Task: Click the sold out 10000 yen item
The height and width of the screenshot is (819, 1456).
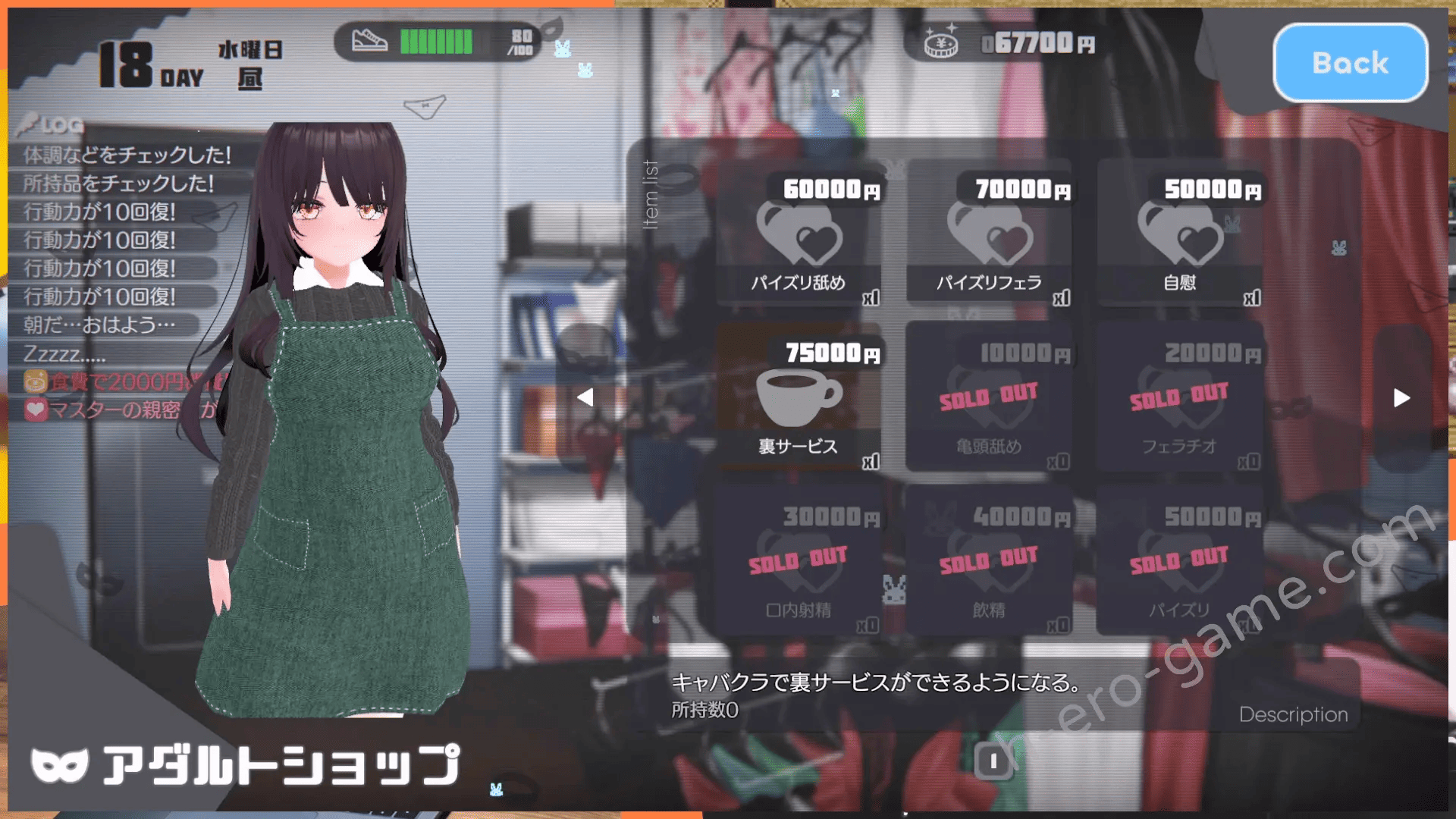Action: click(x=989, y=398)
